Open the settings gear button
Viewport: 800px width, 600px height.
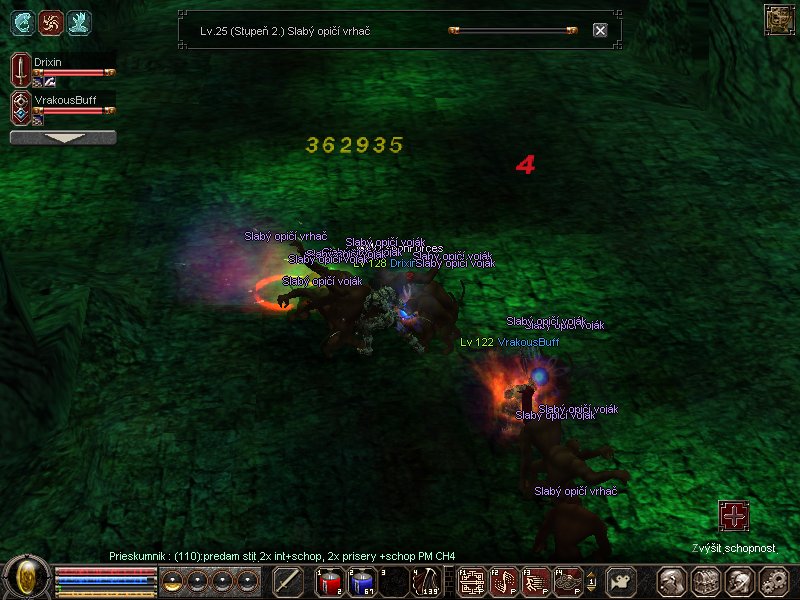773,582
